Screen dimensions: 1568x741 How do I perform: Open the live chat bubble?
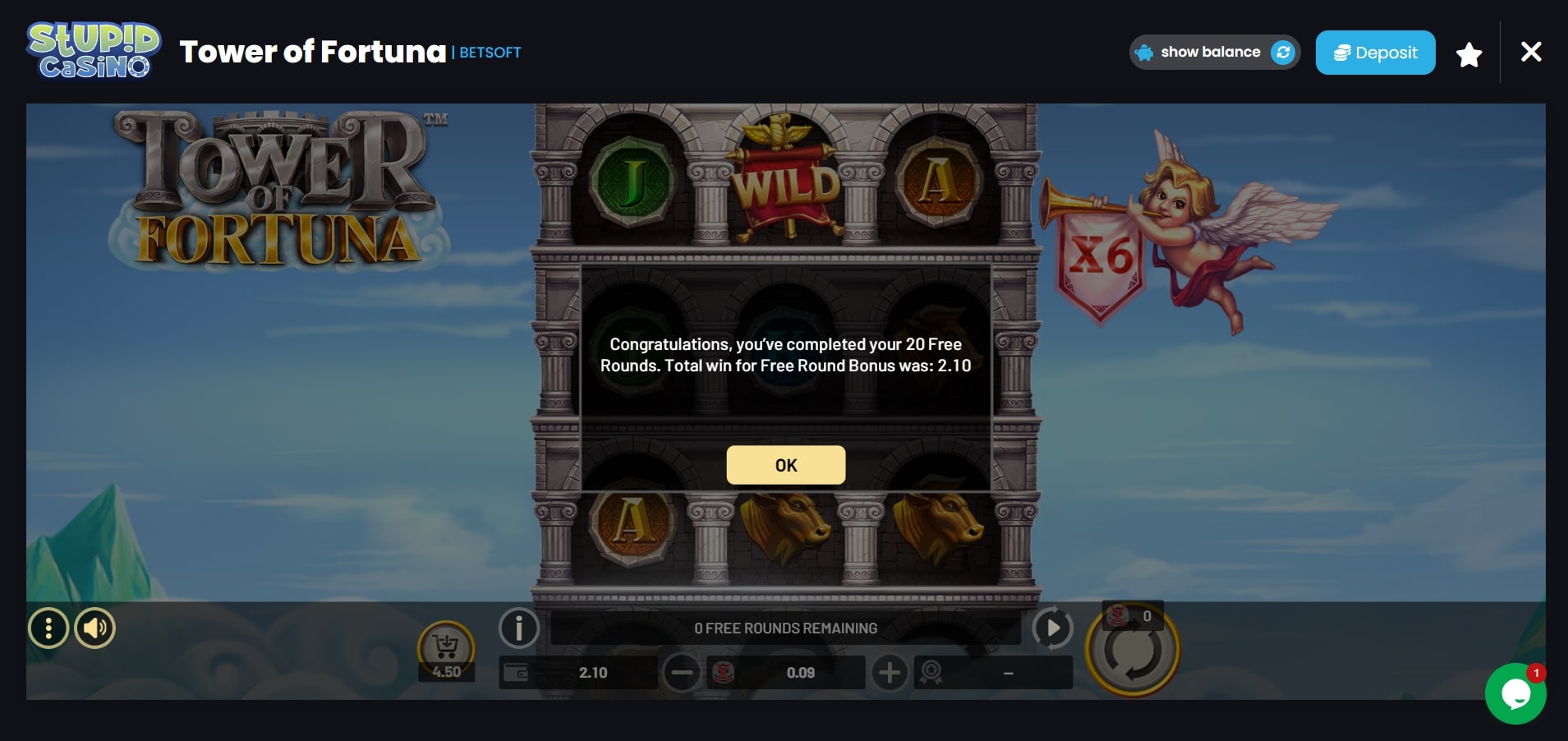pos(1516,693)
